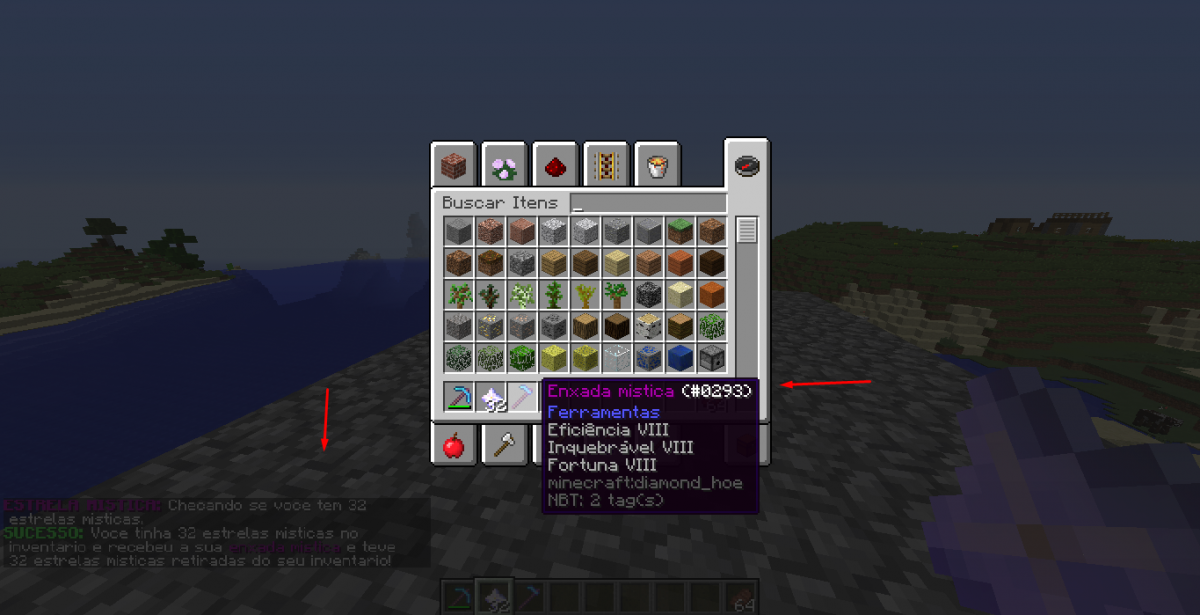Switch to the Transportation rail tab
Image resolution: width=1200 pixels, height=615 pixels.
tap(606, 165)
